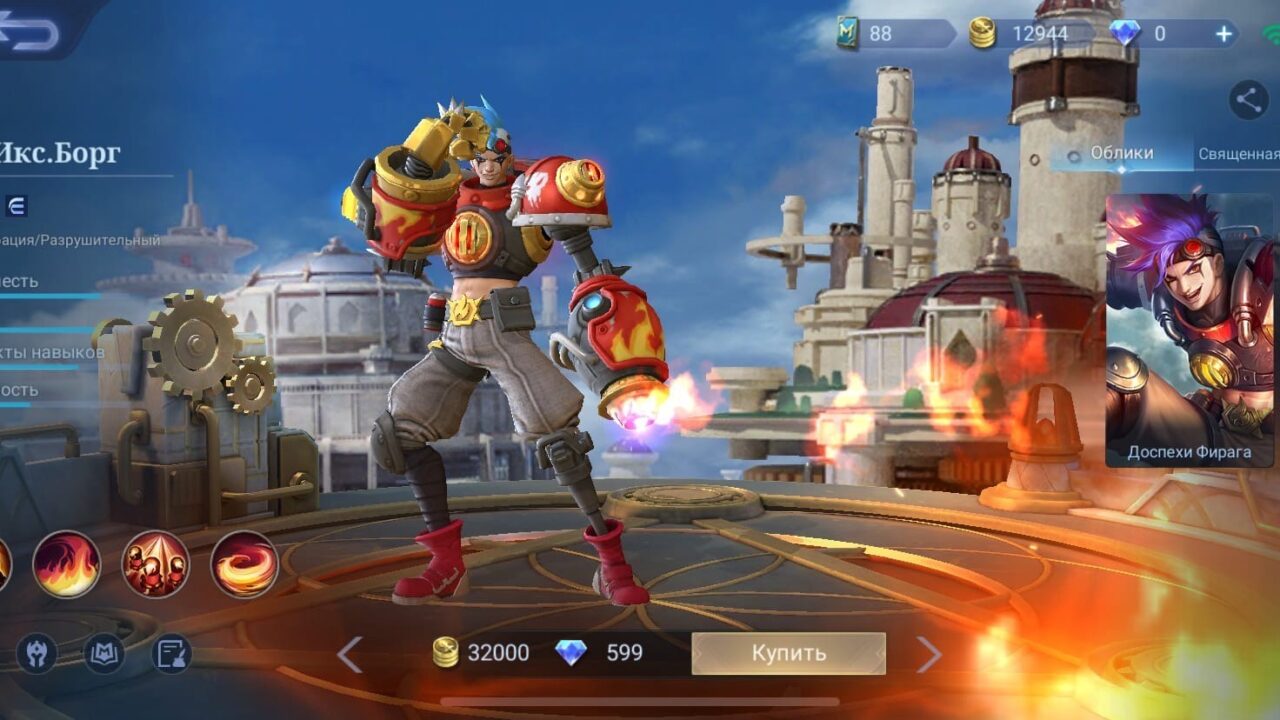Open the book with M icon
The height and width of the screenshot is (720, 1280).
(103, 654)
